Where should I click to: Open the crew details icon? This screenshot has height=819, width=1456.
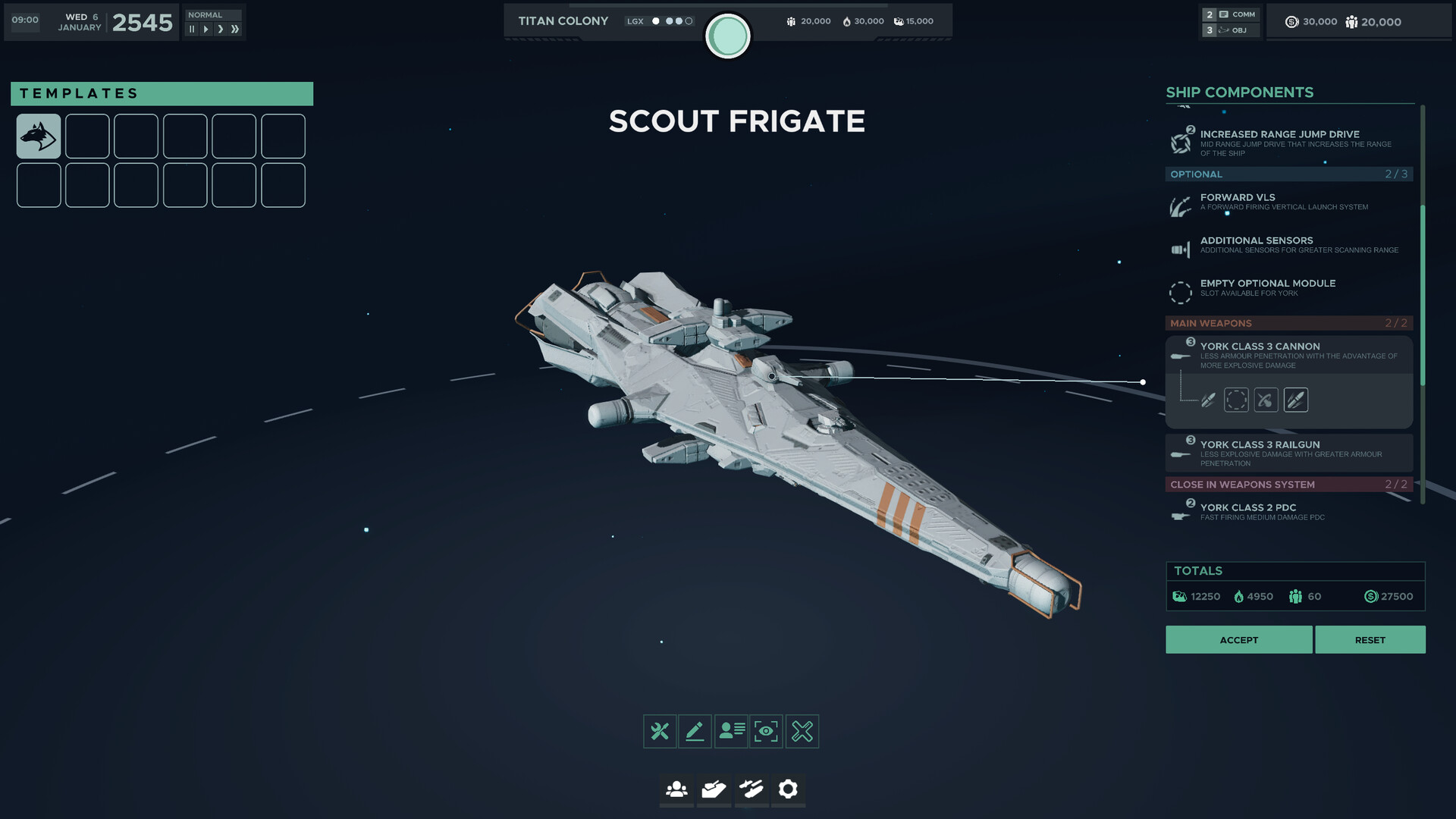(x=730, y=731)
